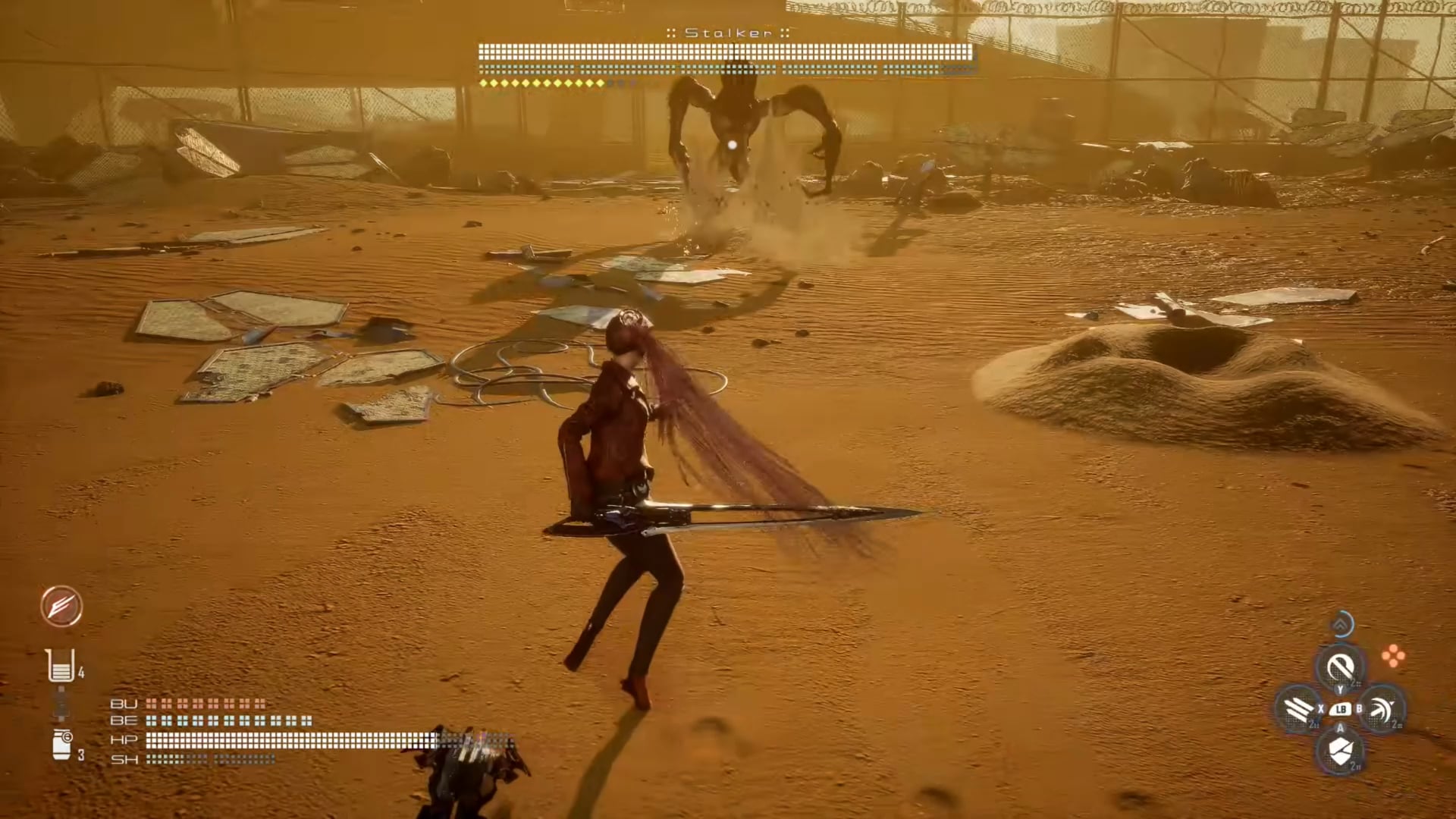The image size is (1456, 819).
Task: Use the curved blade skill at top
Action: coord(1341,668)
